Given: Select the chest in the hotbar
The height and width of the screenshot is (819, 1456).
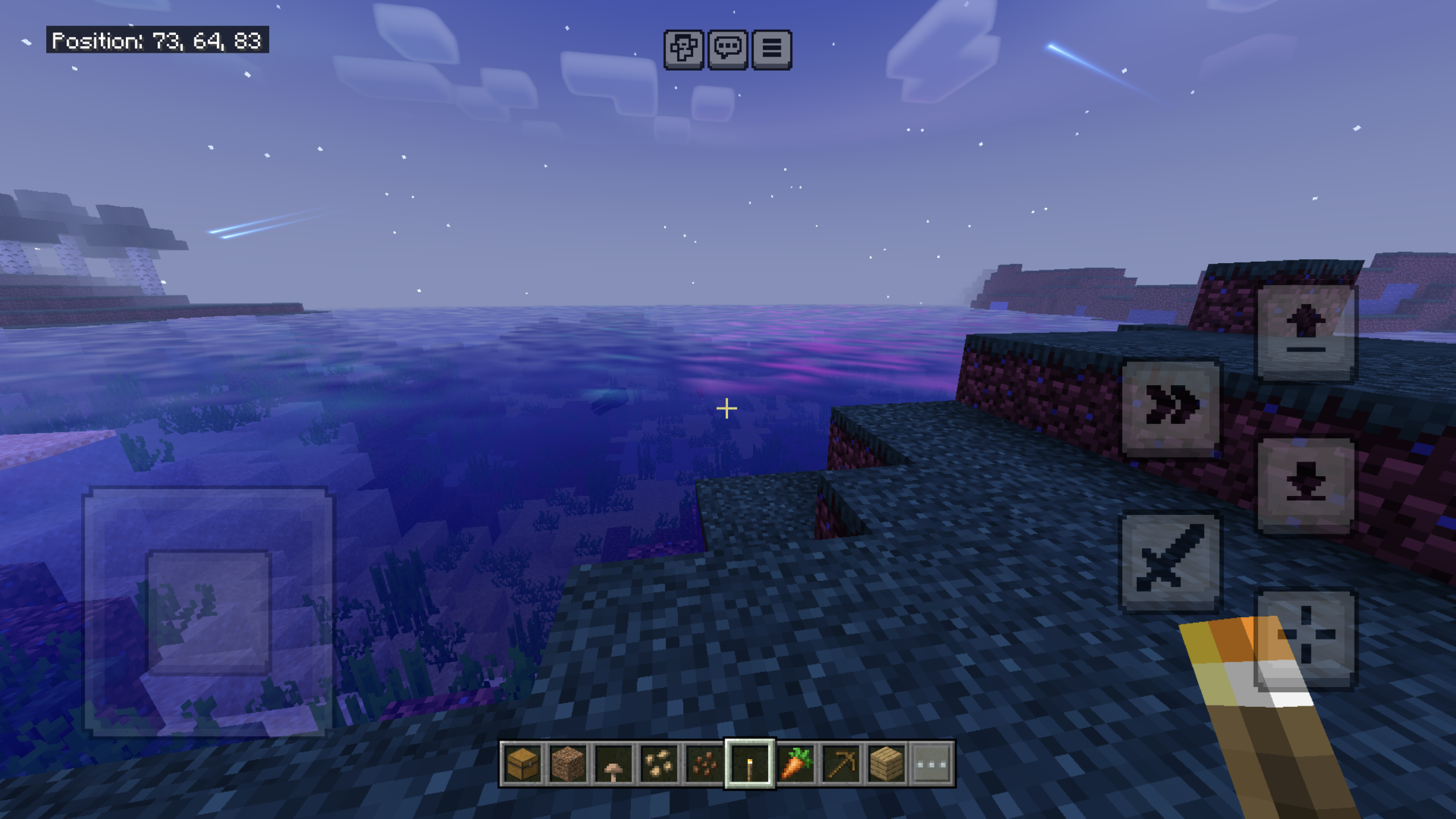Looking at the screenshot, I should pyautogui.click(x=522, y=764).
